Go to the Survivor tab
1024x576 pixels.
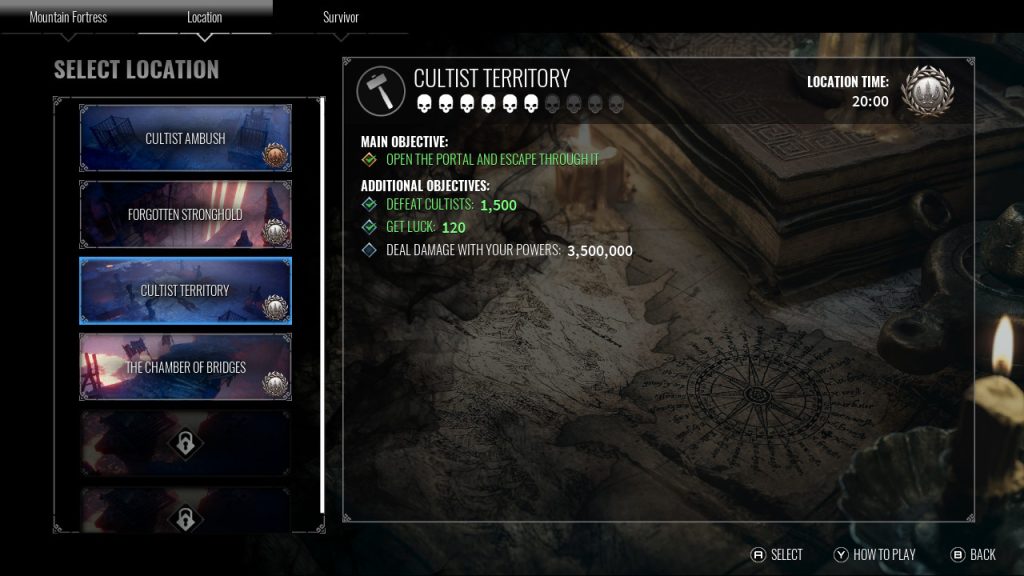click(341, 18)
